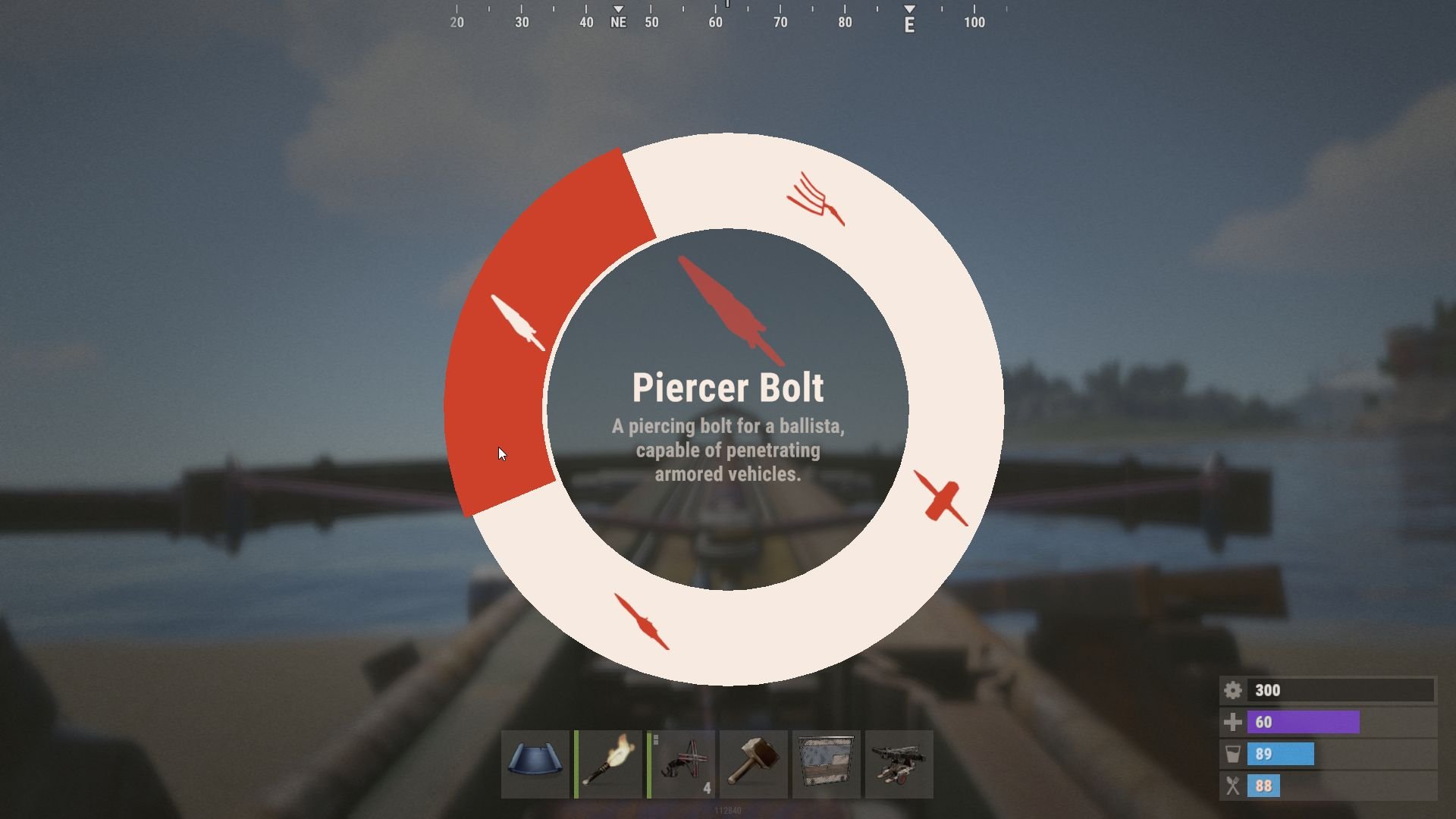Equip the wooden hammer from the hotbar
The image size is (1456, 819).
(x=754, y=764)
